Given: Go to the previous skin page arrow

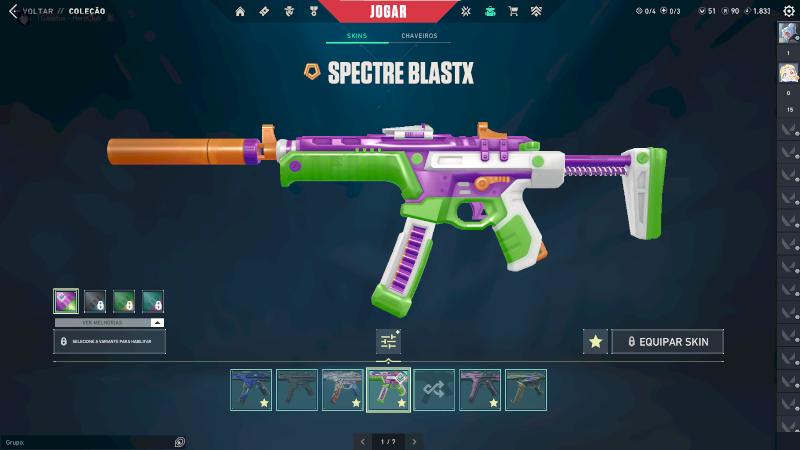Looking at the screenshot, I should [x=363, y=441].
